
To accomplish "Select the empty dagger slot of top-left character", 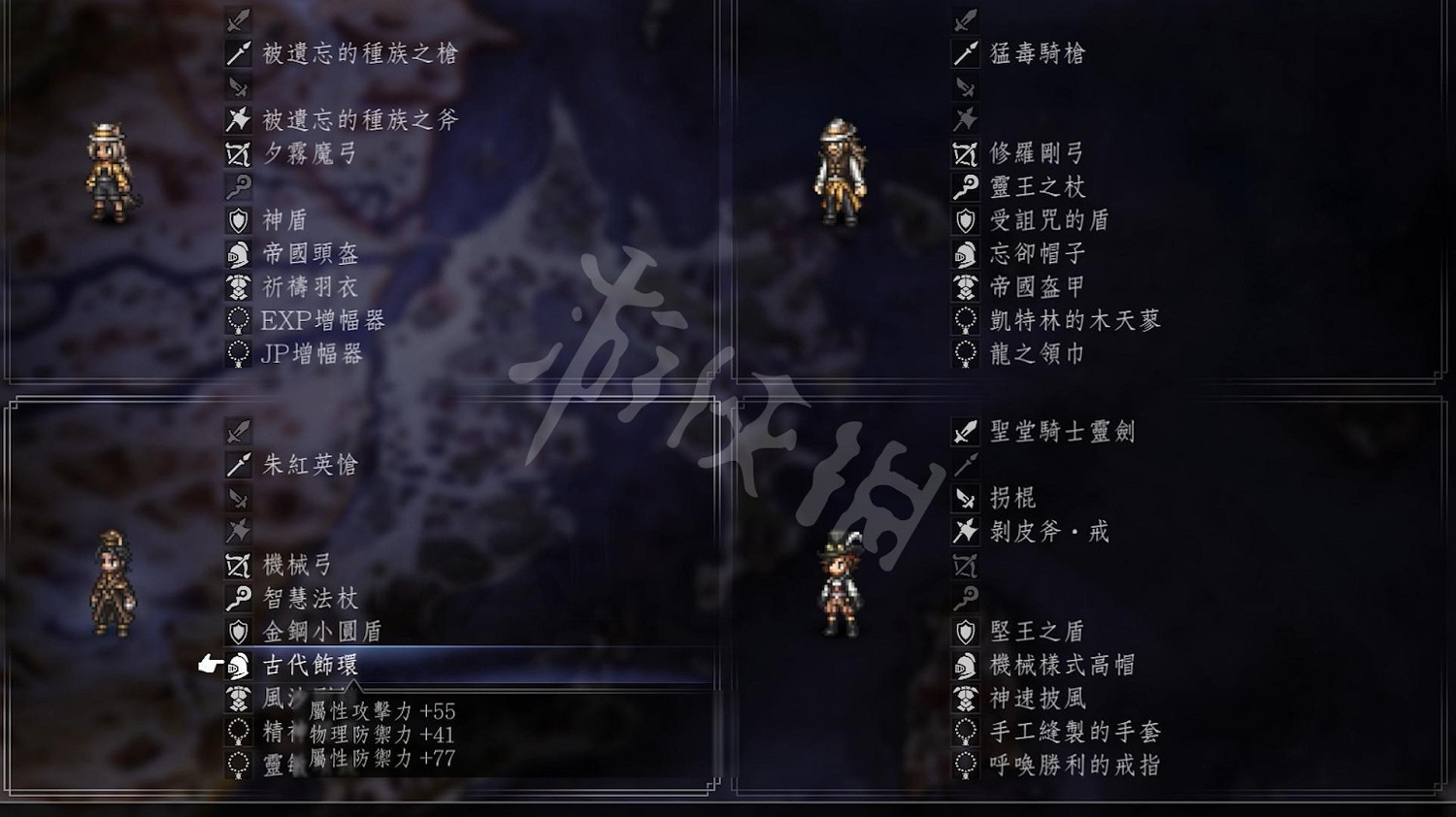I will [x=236, y=85].
